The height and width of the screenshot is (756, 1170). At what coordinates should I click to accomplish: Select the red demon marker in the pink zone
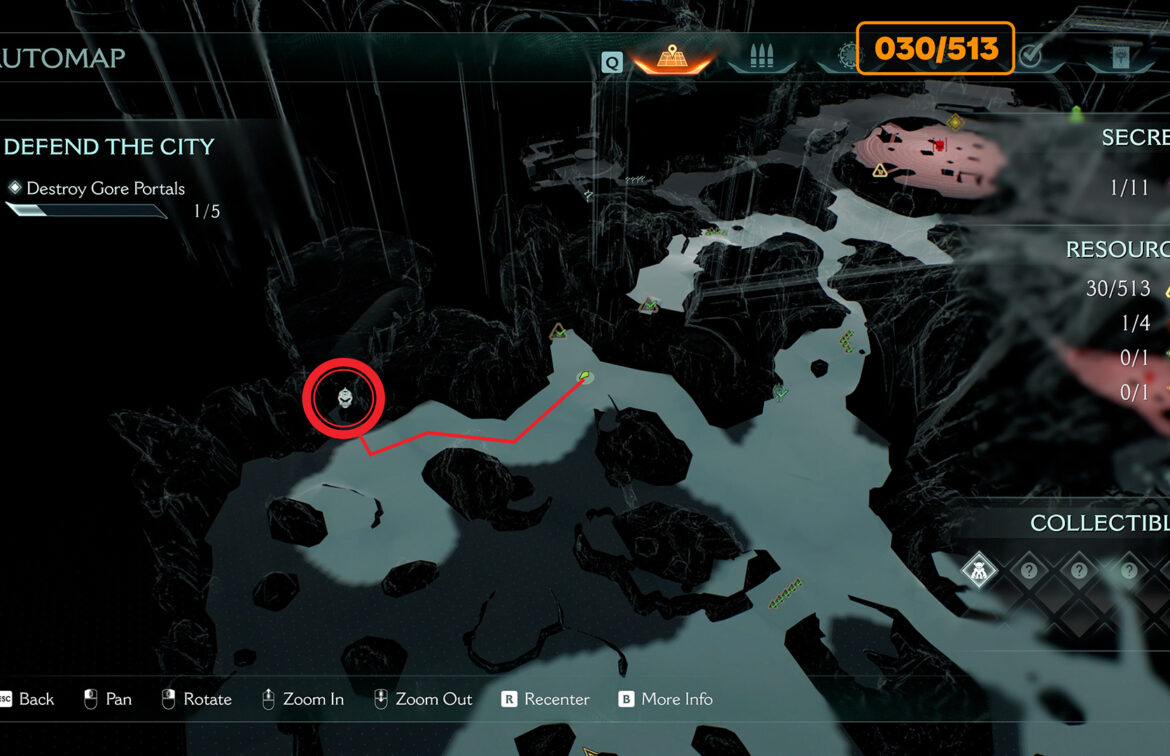click(x=940, y=146)
